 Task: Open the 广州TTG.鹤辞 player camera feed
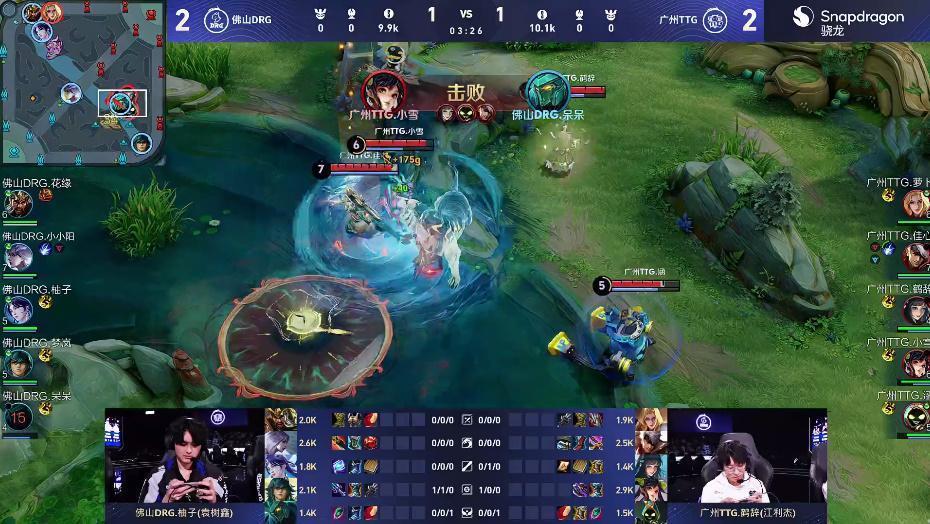(746, 458)
